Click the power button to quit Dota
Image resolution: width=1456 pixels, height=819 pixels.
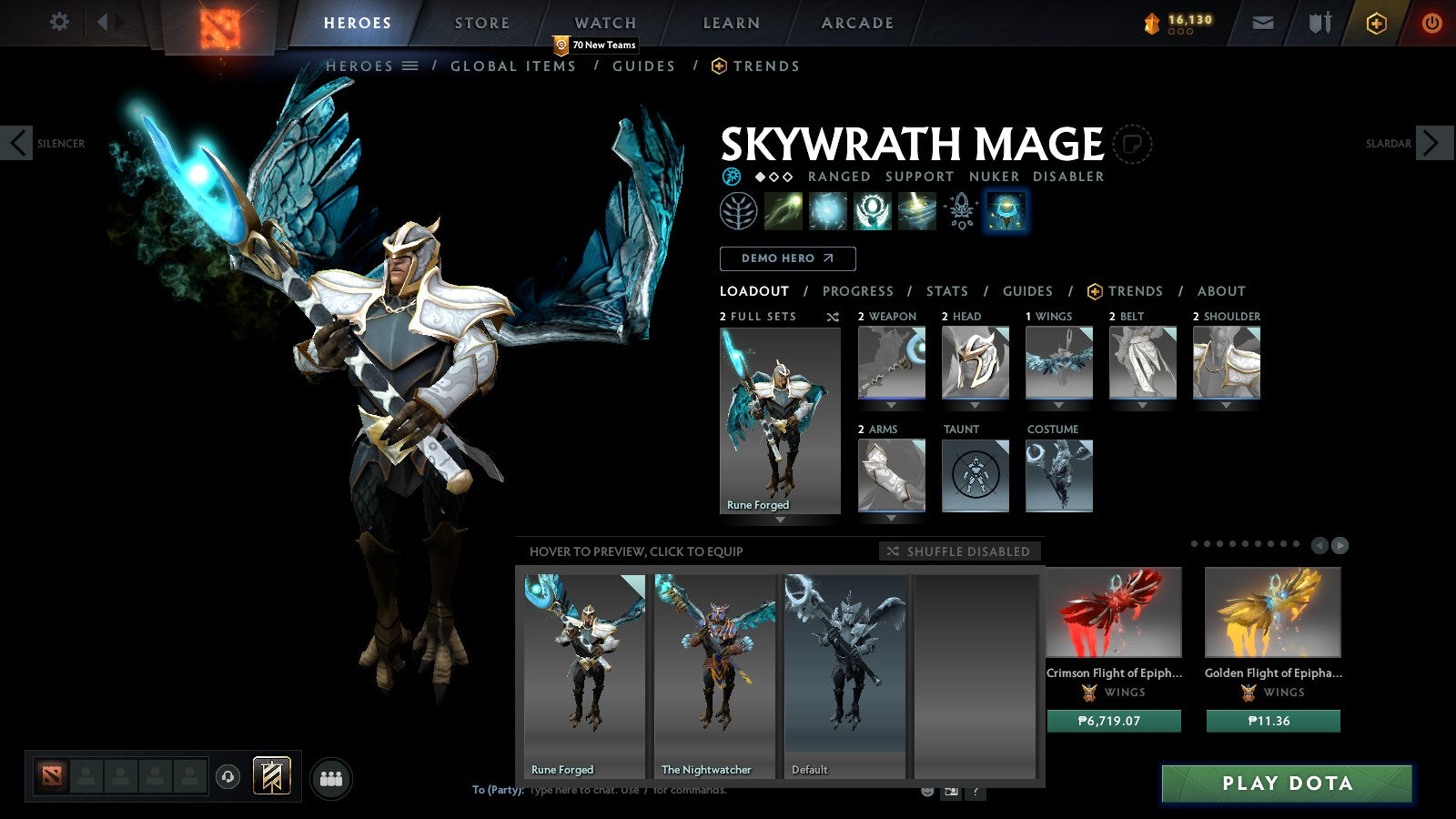[1431, 22]
